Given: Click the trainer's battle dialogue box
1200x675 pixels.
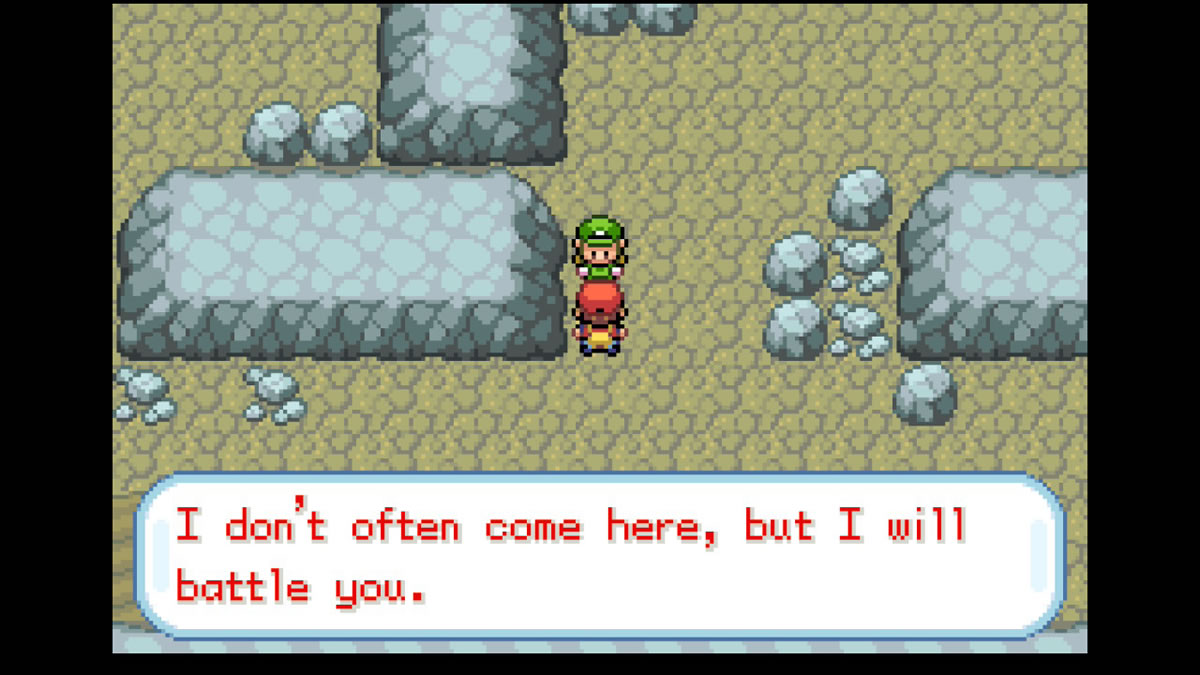Looking at the screenshot, I should (600, 555).
